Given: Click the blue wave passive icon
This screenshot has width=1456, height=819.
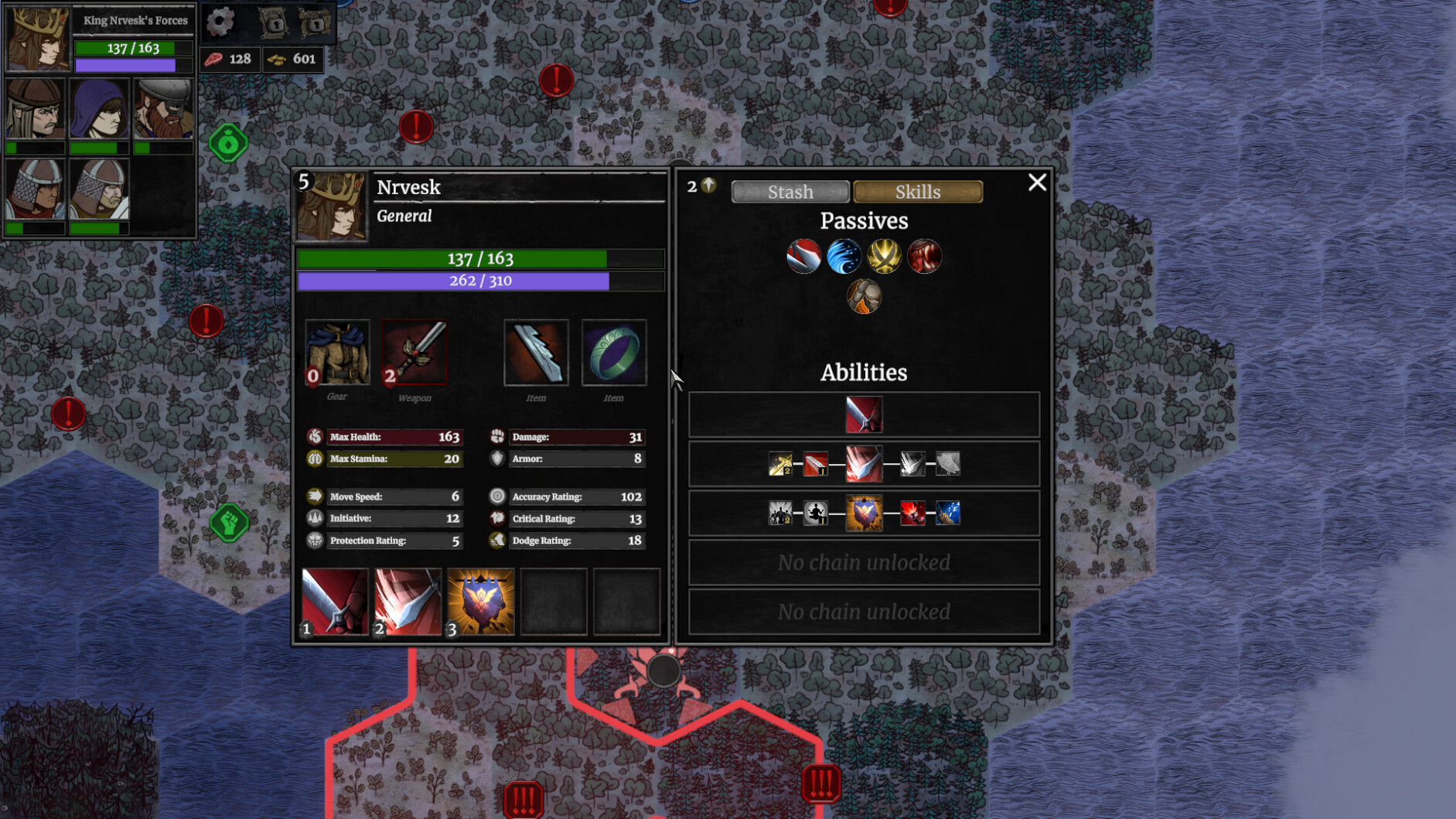Looking at the screenshot, I should [844, 257].
